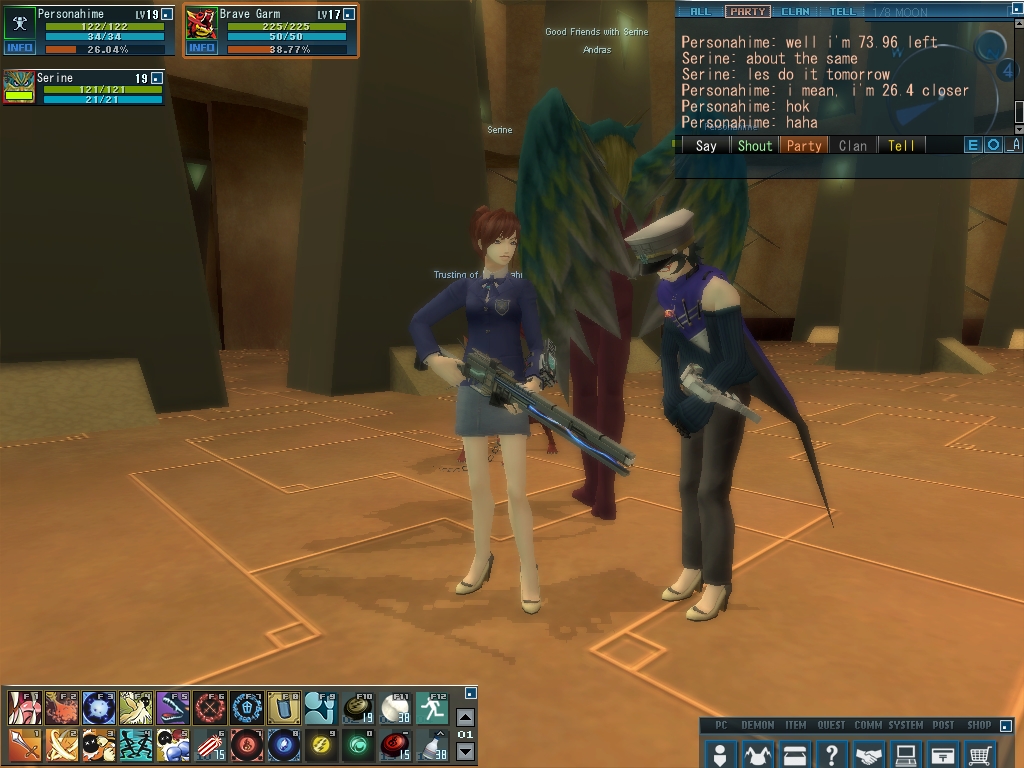Screen dimensions: 1024x768
Task: Open the Shop cart menu
Action: pyautogui.click(x=981, y=753)
